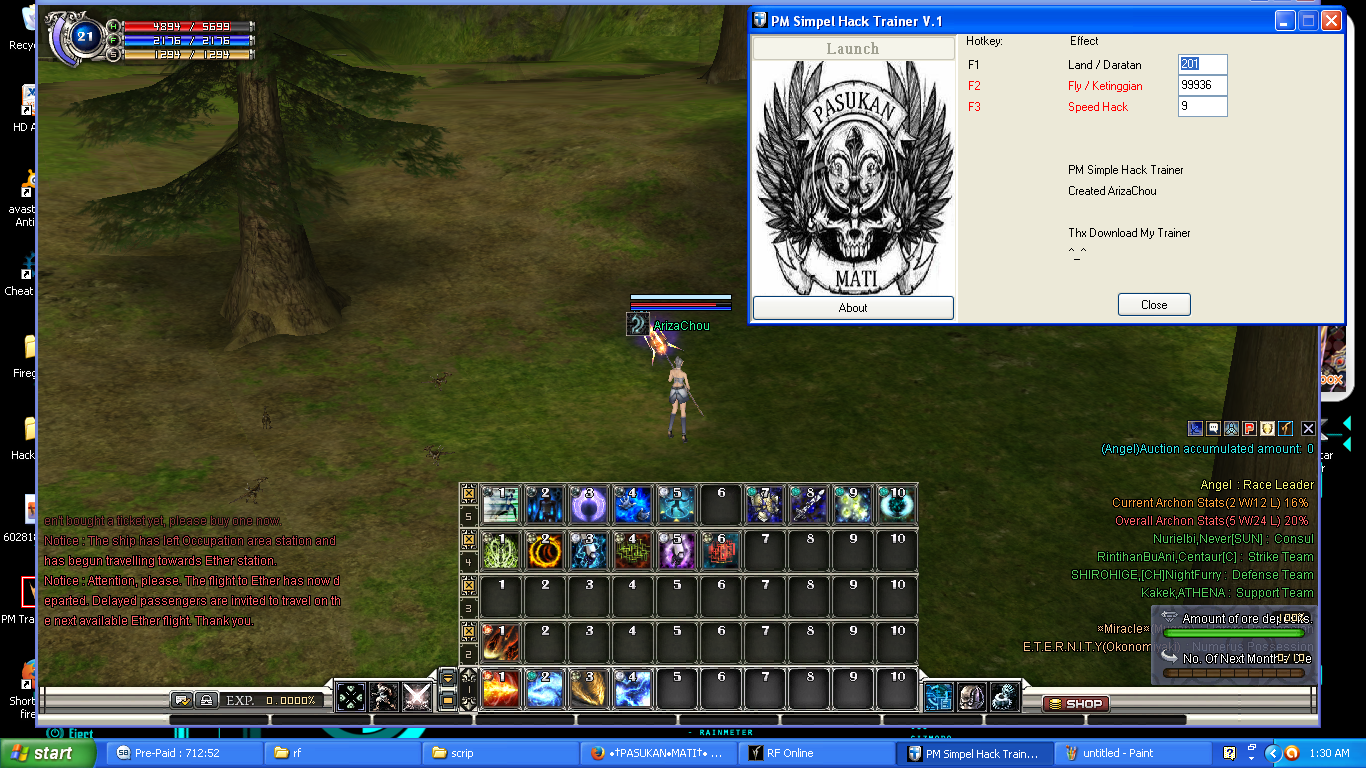
Task: Switch to the untitled - Paint taskbar window
Action: tap(1110, 753)
